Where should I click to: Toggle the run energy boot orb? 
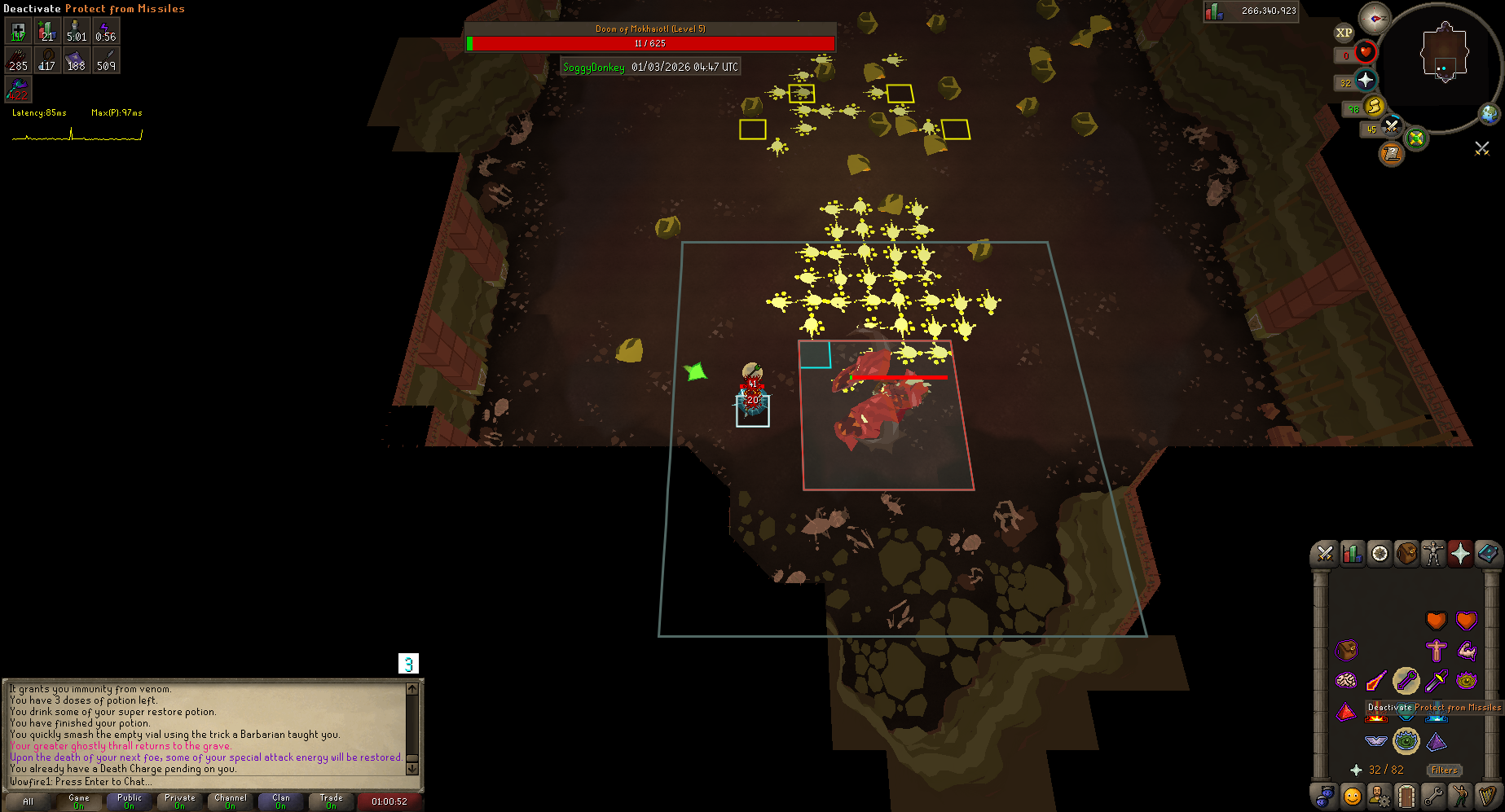pos(1375,107)
